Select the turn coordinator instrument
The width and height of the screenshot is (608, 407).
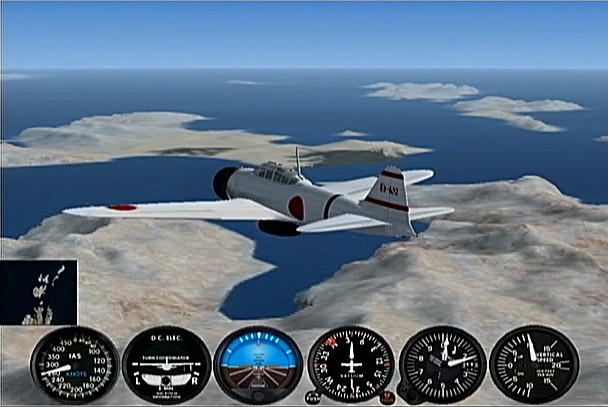[x=166, y=365]
